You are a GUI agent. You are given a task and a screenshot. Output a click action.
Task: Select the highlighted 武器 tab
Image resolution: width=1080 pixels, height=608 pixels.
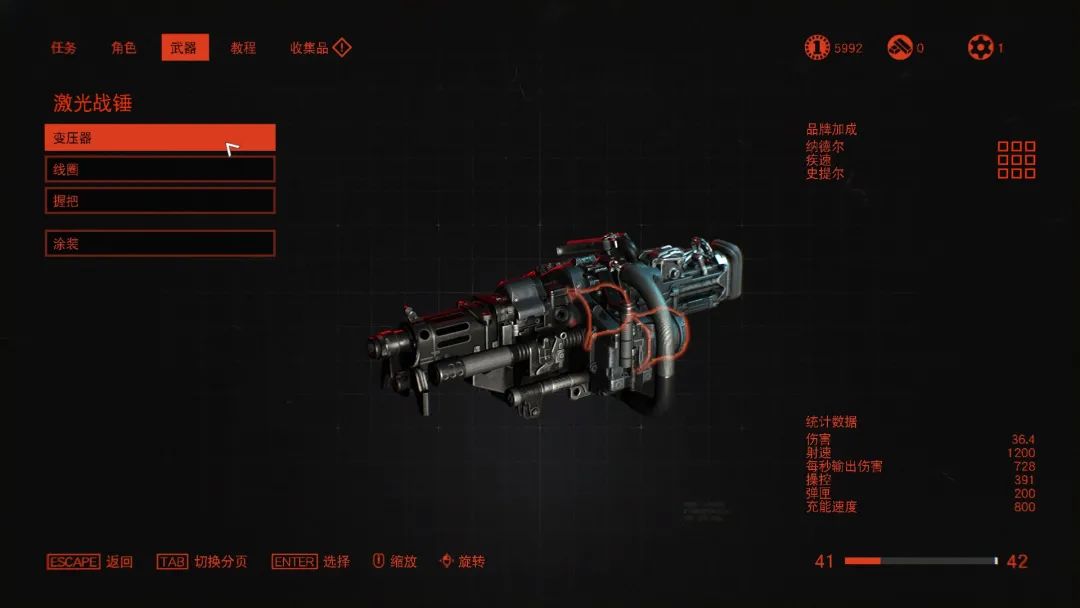185,48
